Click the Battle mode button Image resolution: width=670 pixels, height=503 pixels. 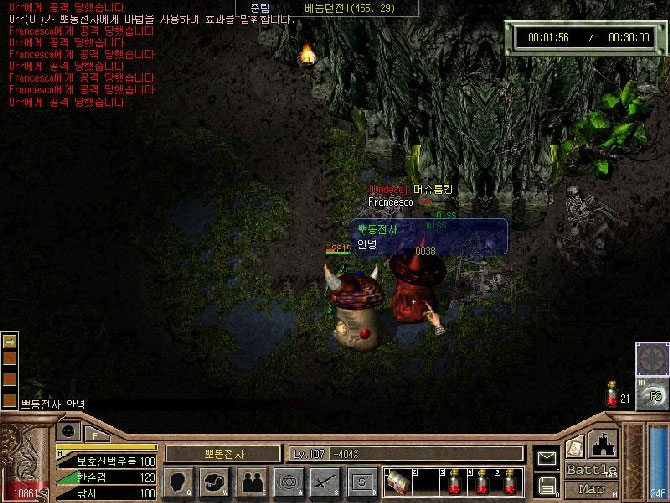pyautogui.click(x=591, y=470)
